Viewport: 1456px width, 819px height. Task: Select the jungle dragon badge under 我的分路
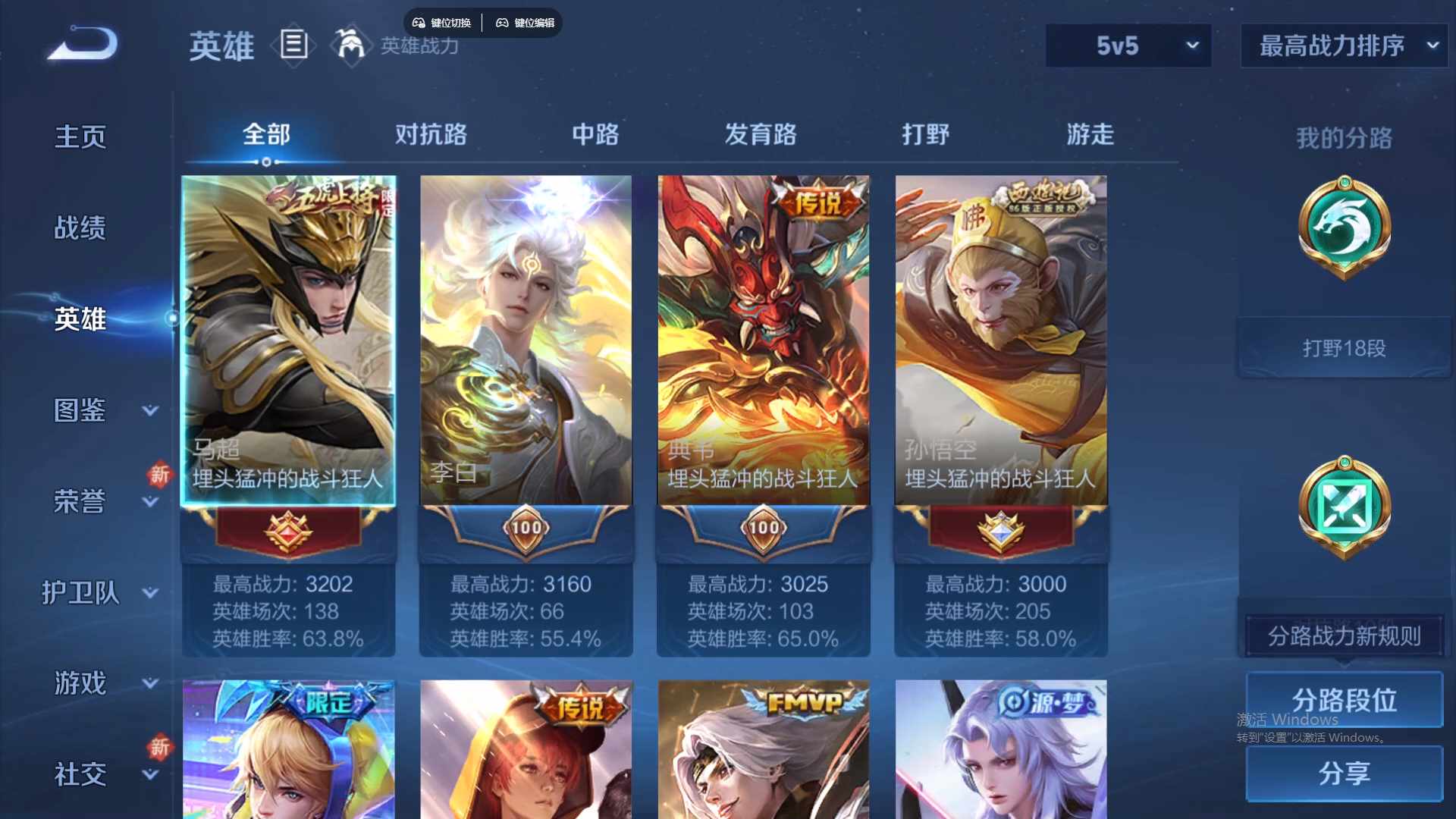tap(1342, 227)
